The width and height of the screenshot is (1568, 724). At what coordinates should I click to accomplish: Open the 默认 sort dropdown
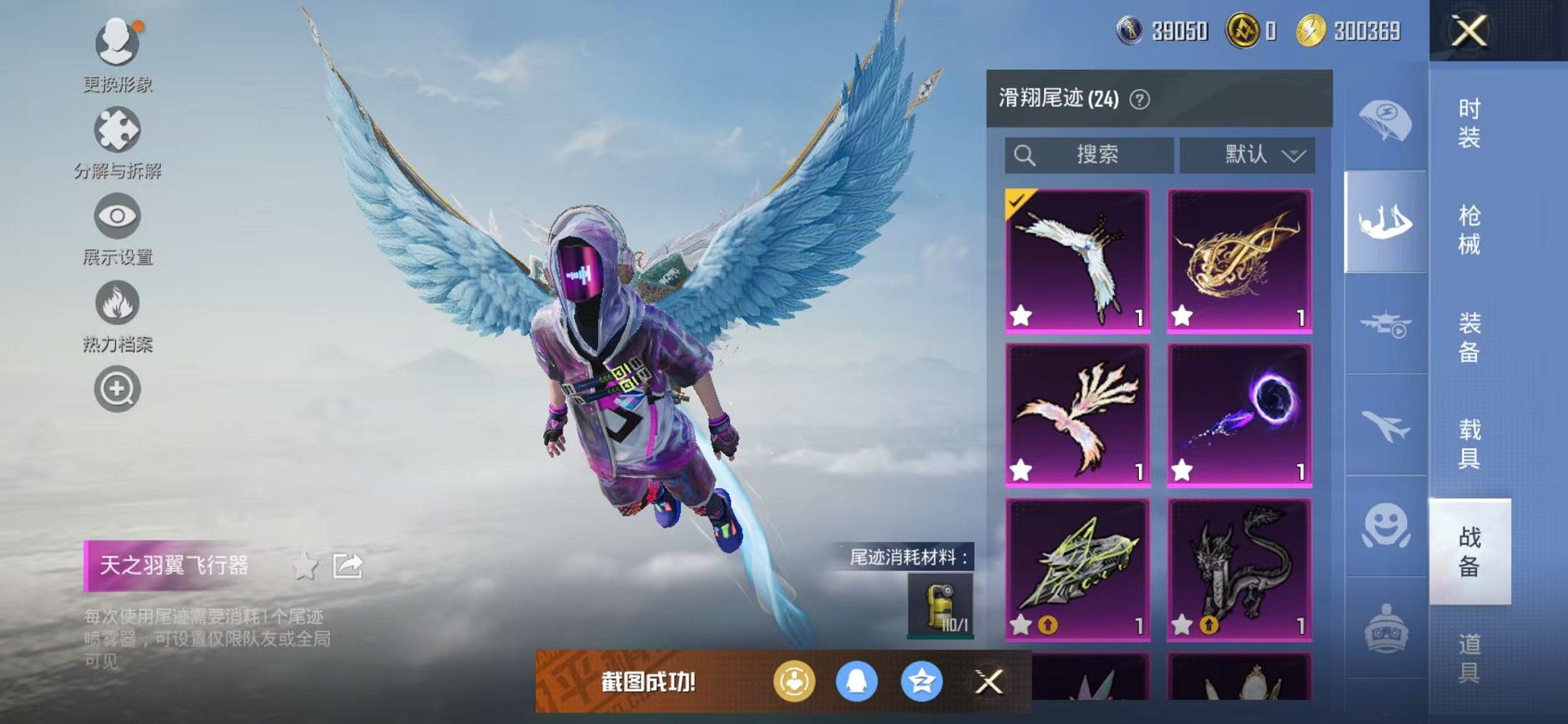1249,154
